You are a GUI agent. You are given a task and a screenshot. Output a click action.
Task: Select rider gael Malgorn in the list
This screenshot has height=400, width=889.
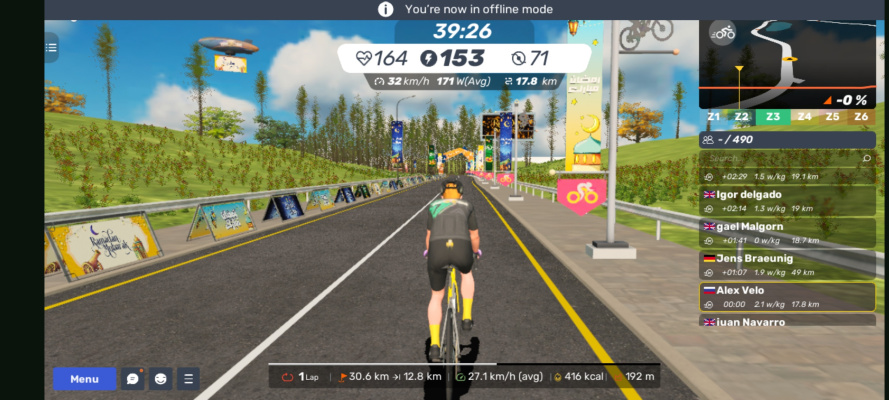pos(786,233)
